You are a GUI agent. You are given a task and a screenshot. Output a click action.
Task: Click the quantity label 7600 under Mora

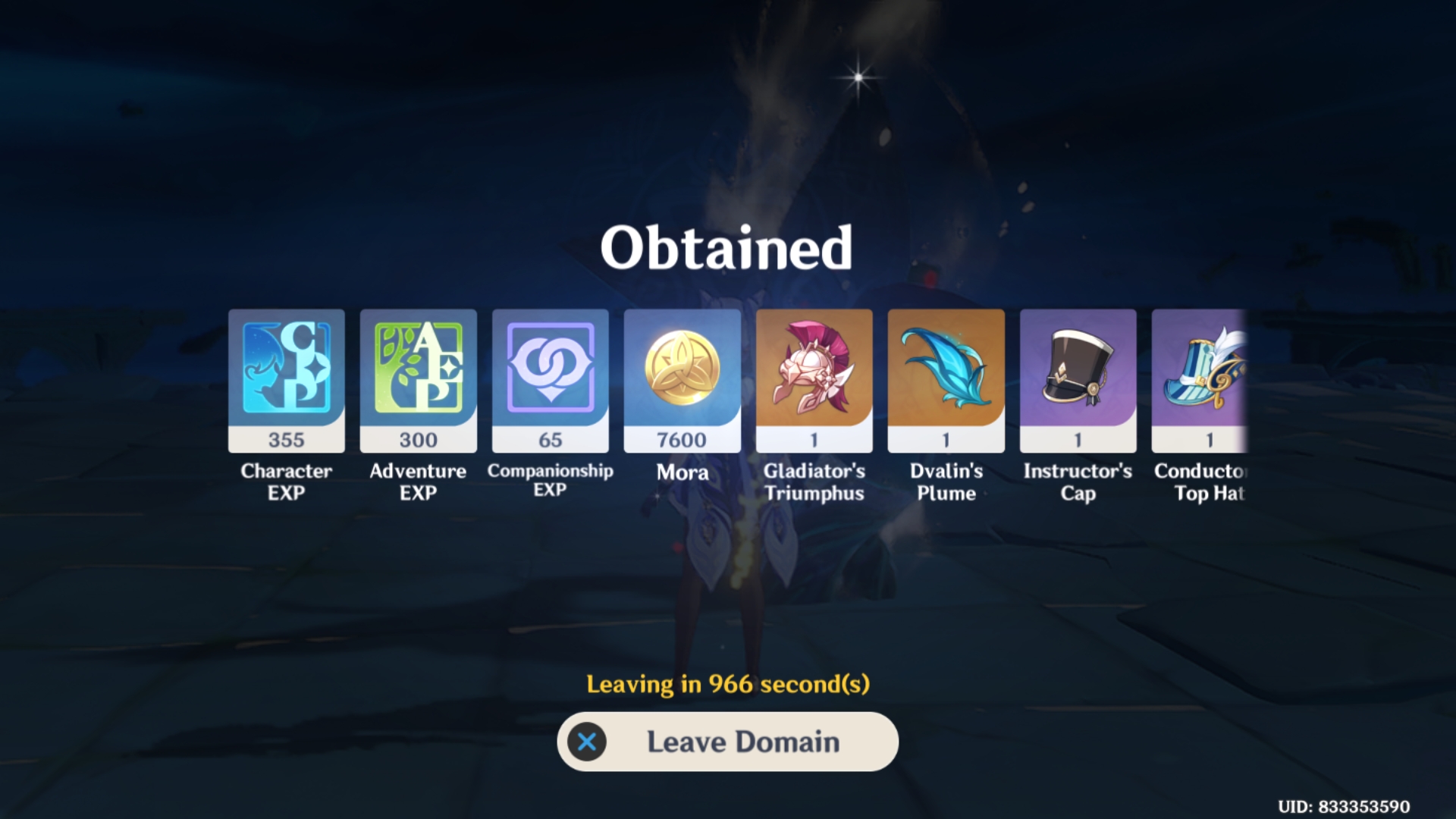pyautogui.click(x=682, y=440)
